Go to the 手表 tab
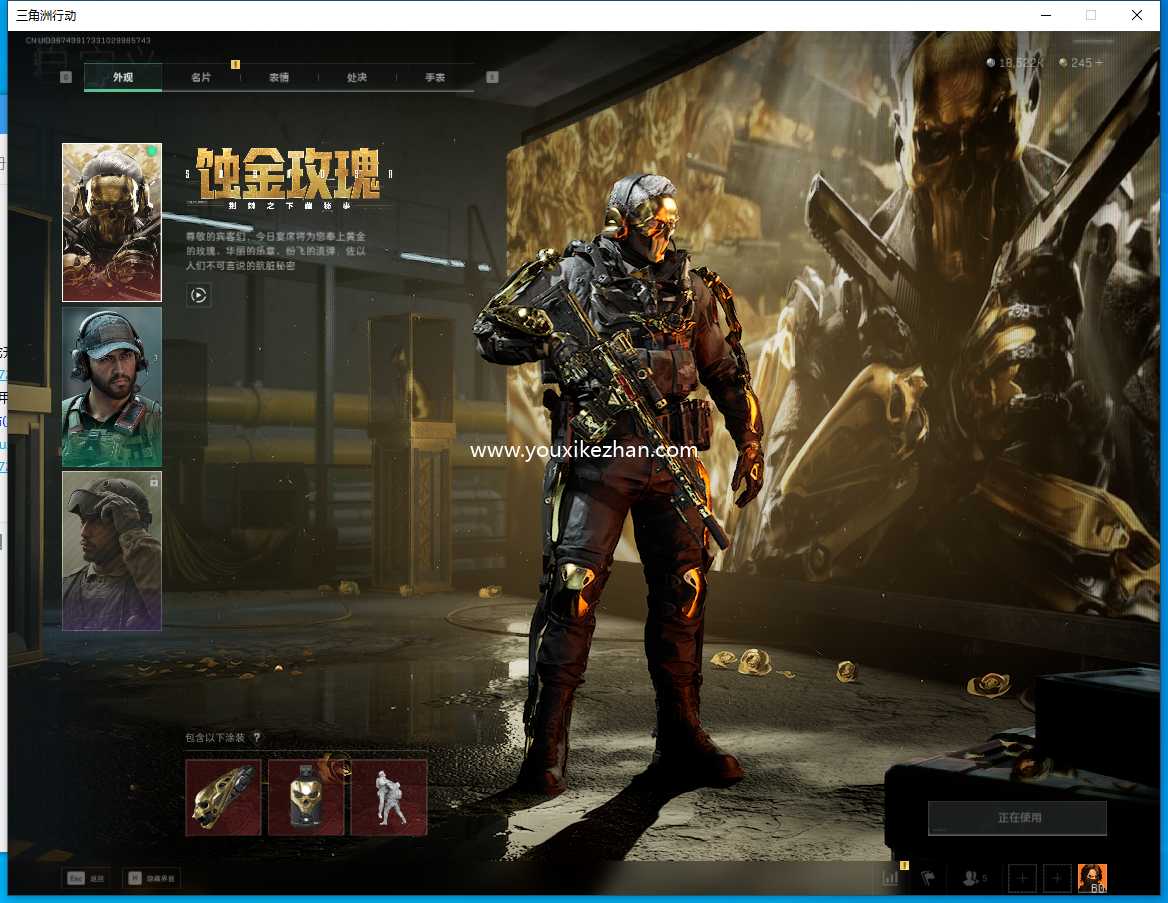The width and height of the screenshot is (1168, 903). (x=435, y=77)
